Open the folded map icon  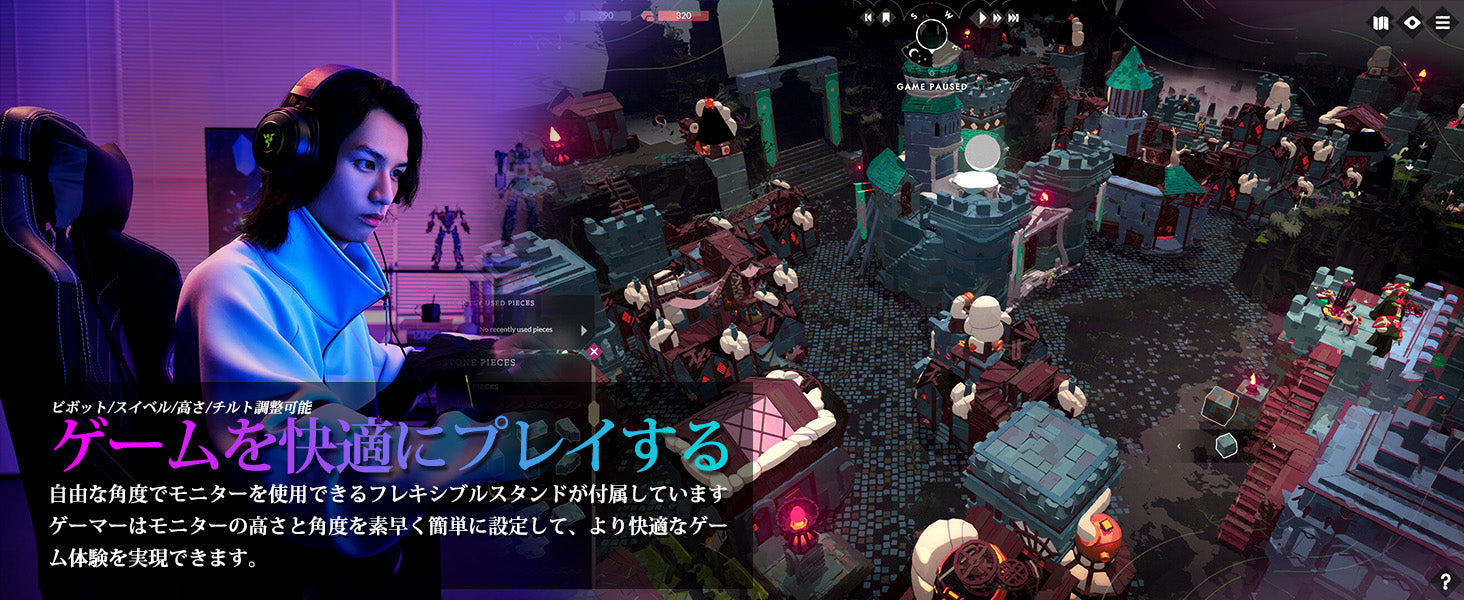pos(1381,22)
